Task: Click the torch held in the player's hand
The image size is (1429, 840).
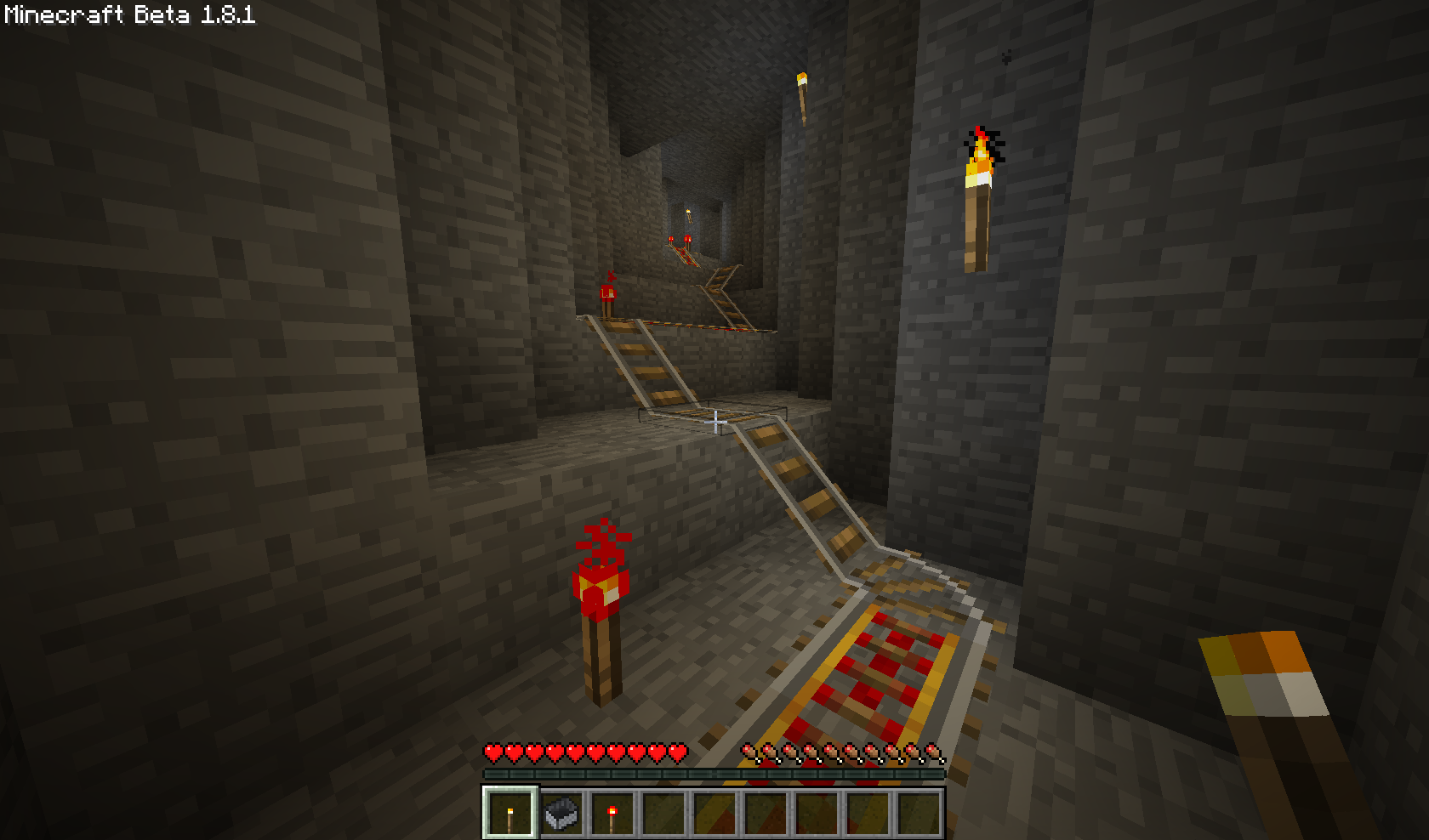Action: [x=1267, y=689]
